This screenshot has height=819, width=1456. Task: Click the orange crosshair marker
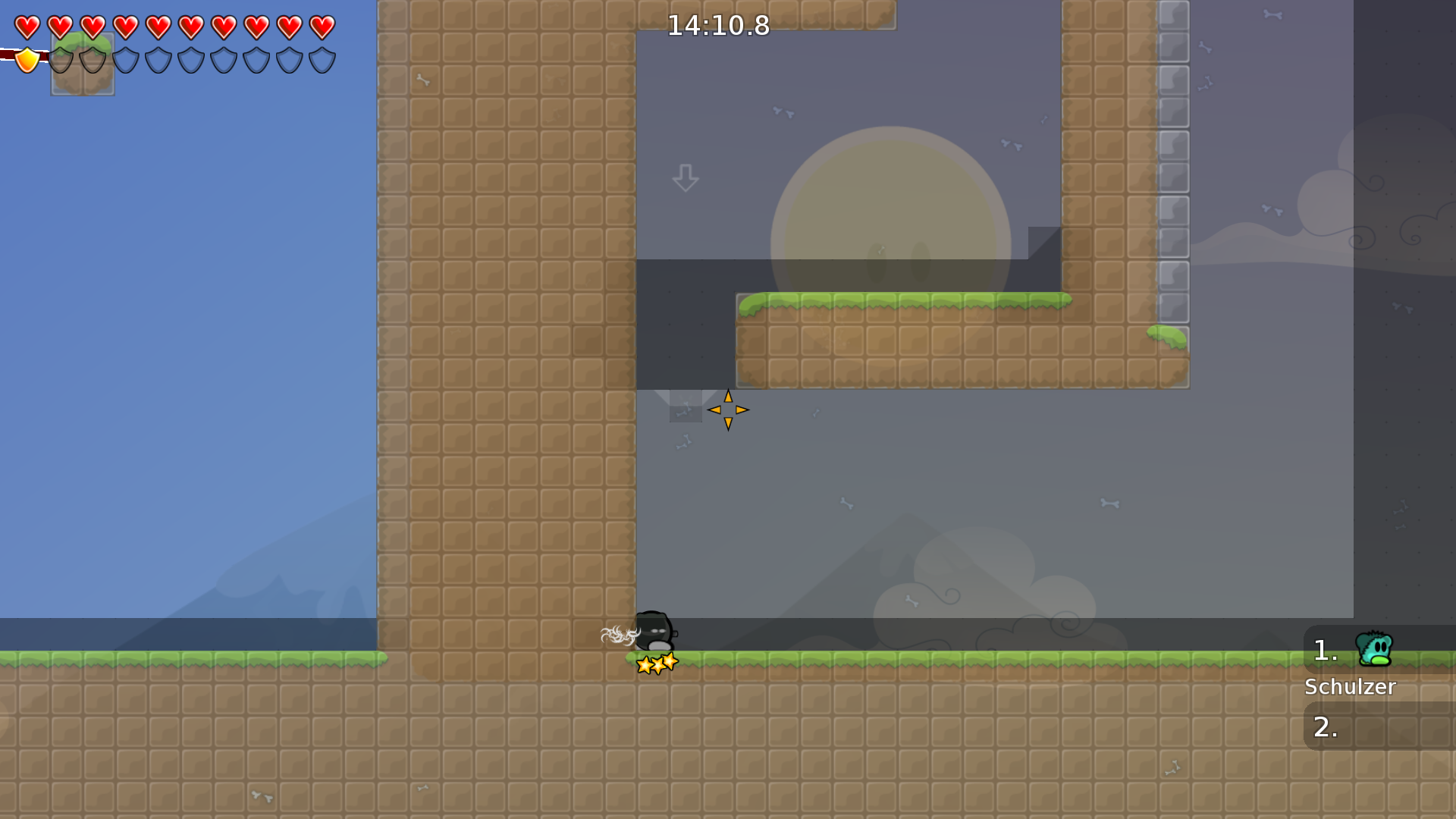tap(727, 409)
